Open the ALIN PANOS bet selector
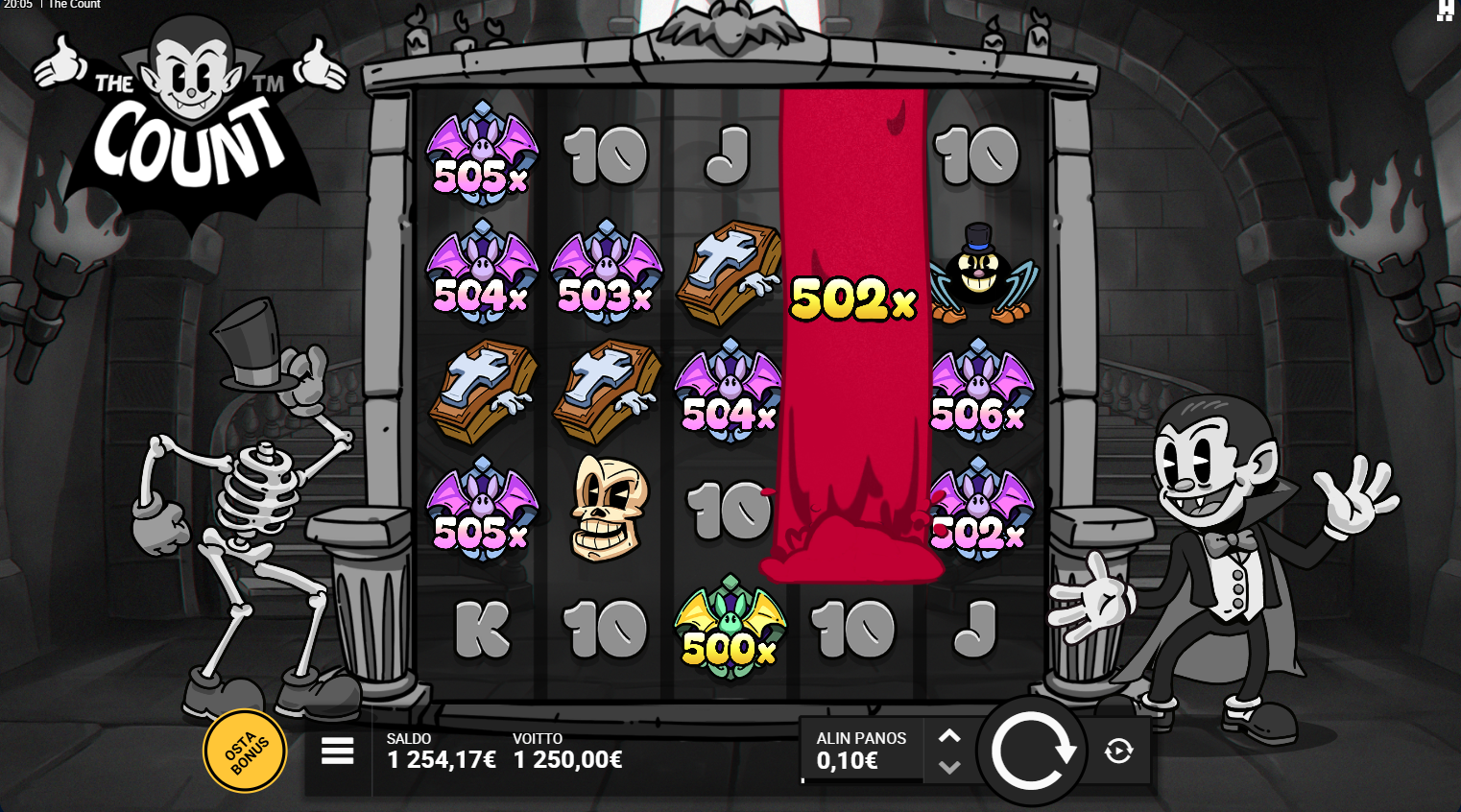The width and height of the screenshot is (1461, 812). coord(861,751)
